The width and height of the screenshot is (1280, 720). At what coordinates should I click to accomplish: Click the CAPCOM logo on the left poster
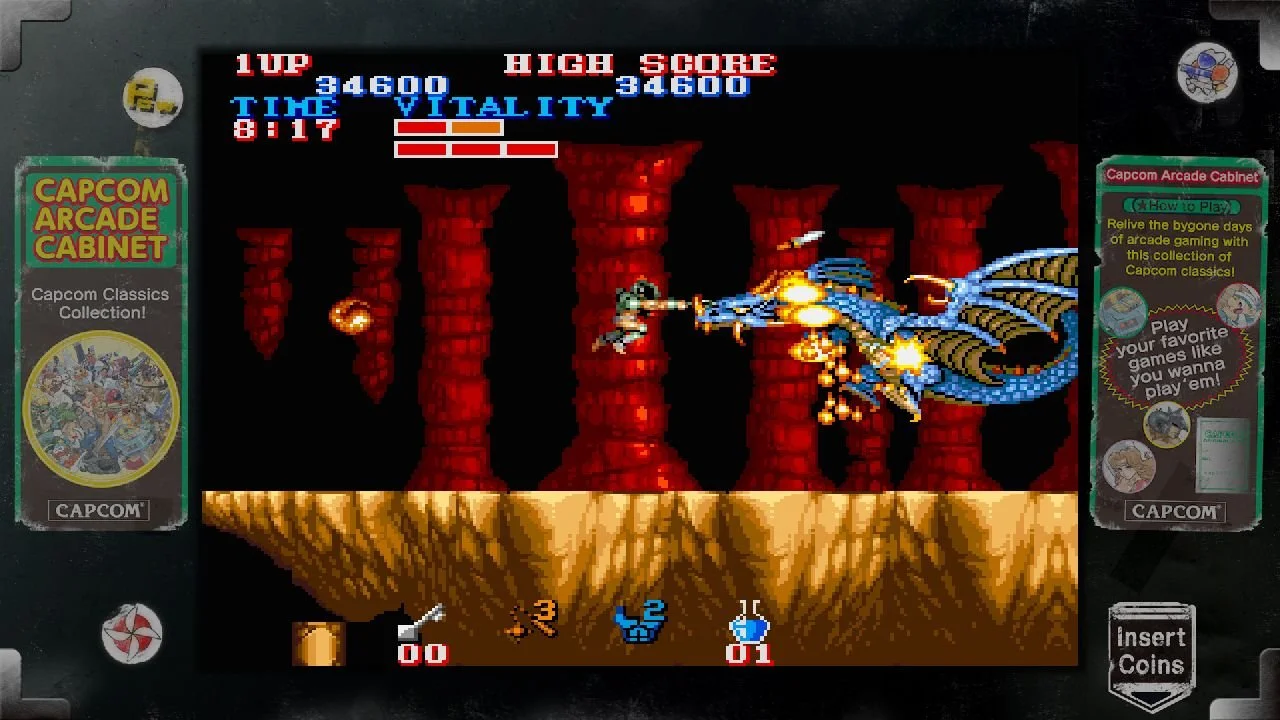98,510
